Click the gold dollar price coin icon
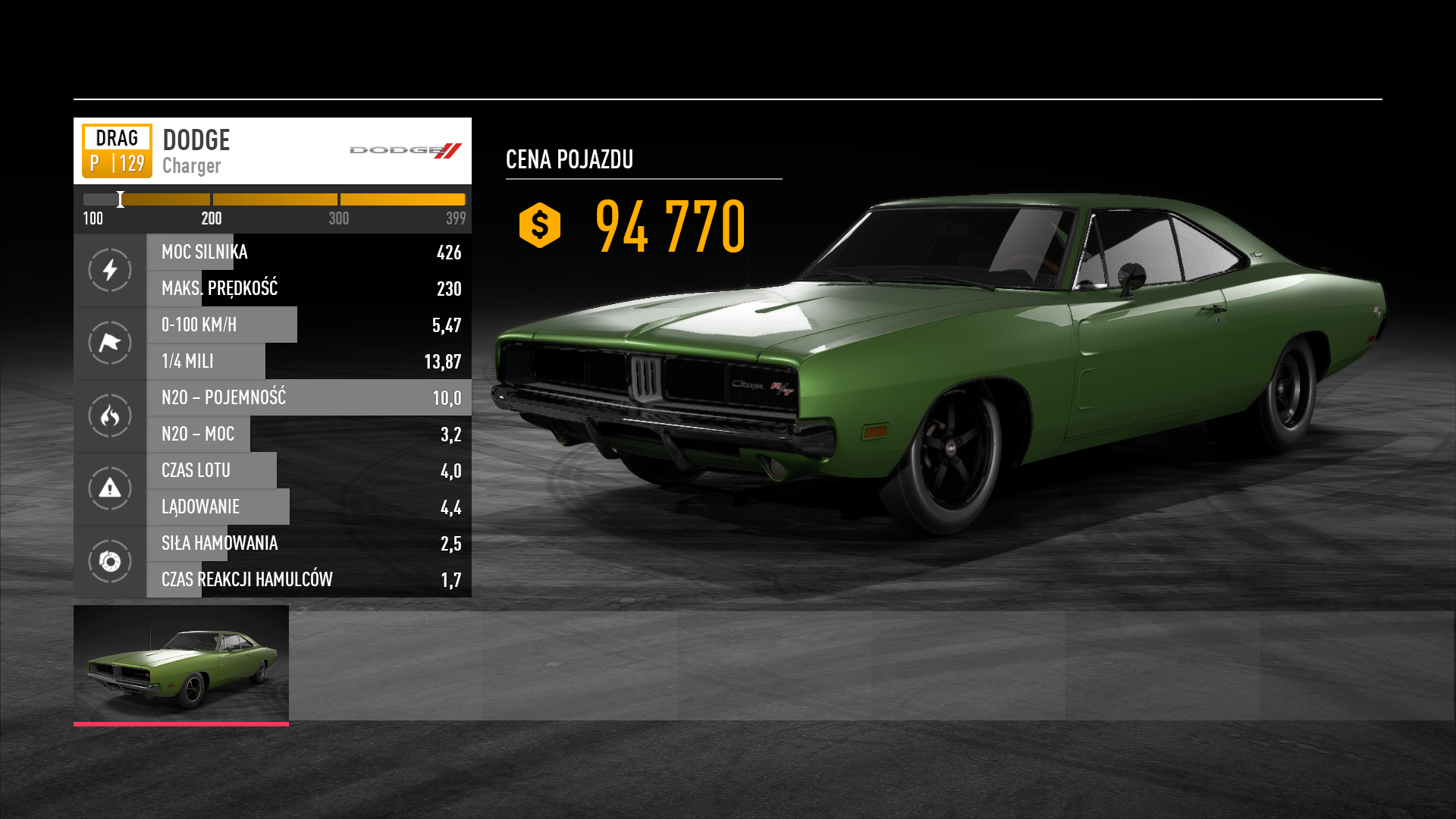 pyautogui.click(x=540, y=225)
